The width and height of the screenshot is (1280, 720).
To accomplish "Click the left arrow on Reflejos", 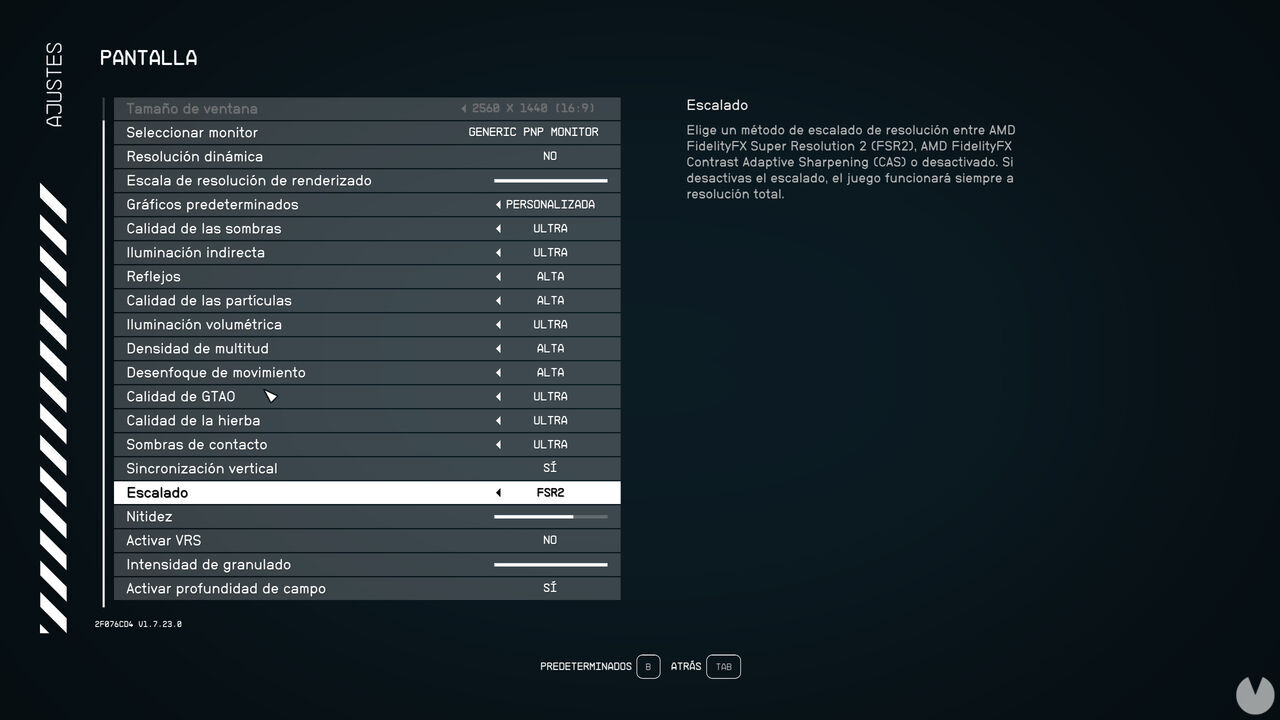I will click(x=497, y=276).
